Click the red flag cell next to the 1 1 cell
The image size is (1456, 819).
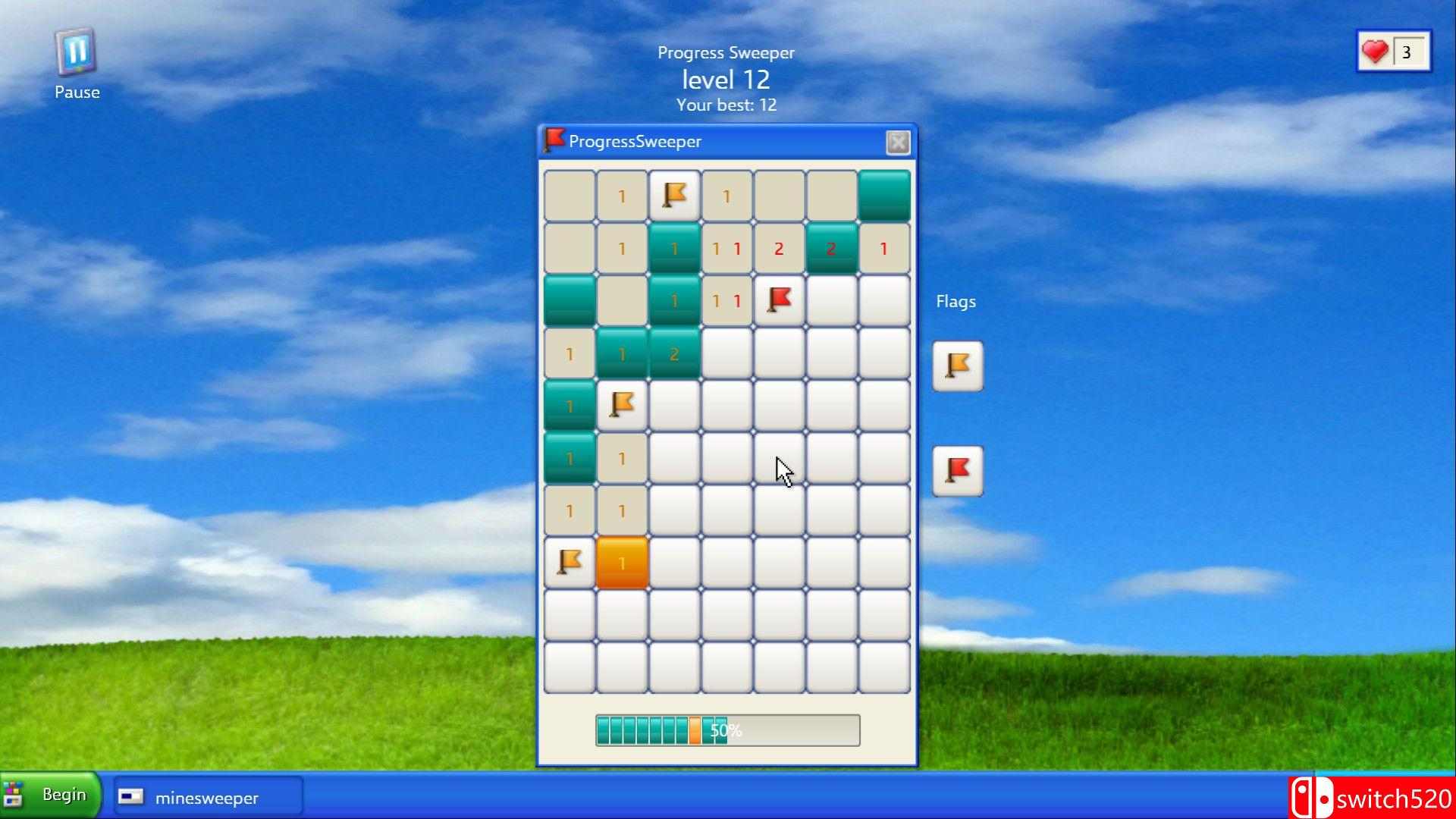click(779, 300)
